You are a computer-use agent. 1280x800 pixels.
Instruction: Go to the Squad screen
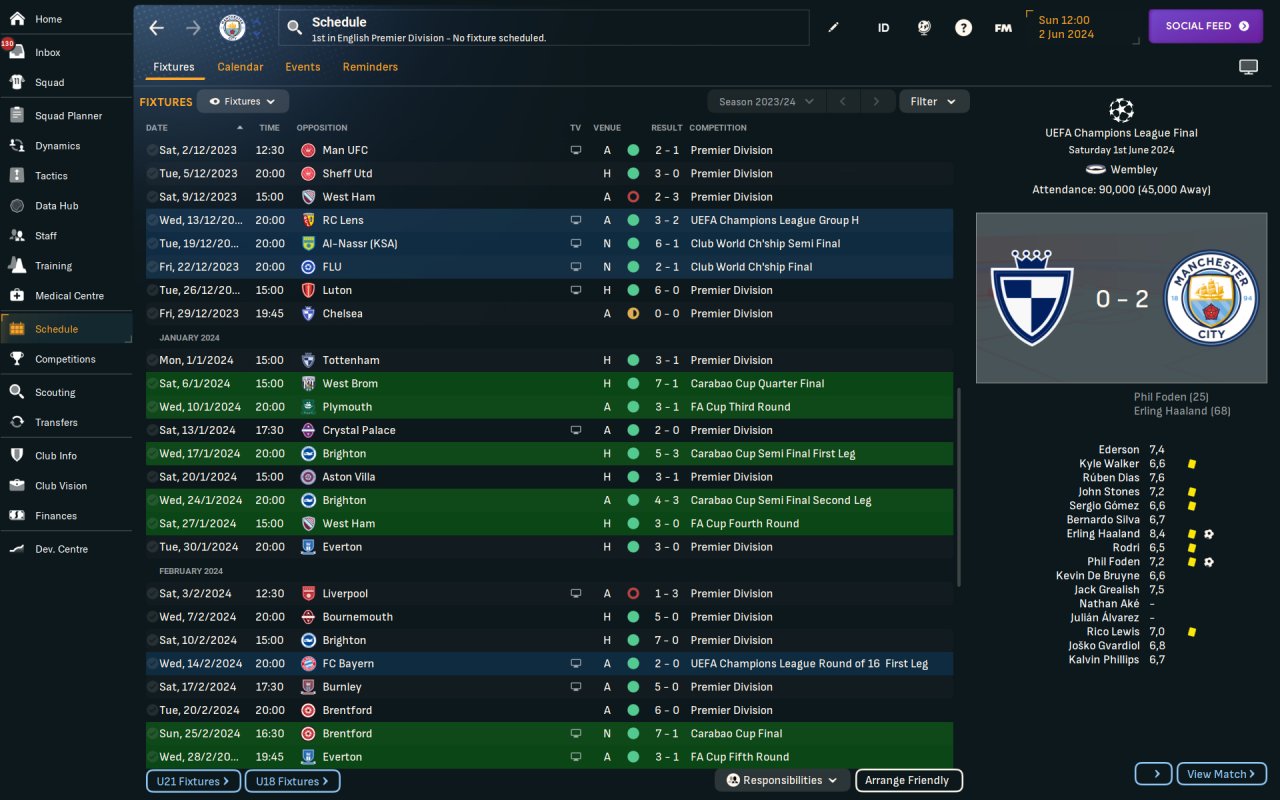tap(49, 83)
